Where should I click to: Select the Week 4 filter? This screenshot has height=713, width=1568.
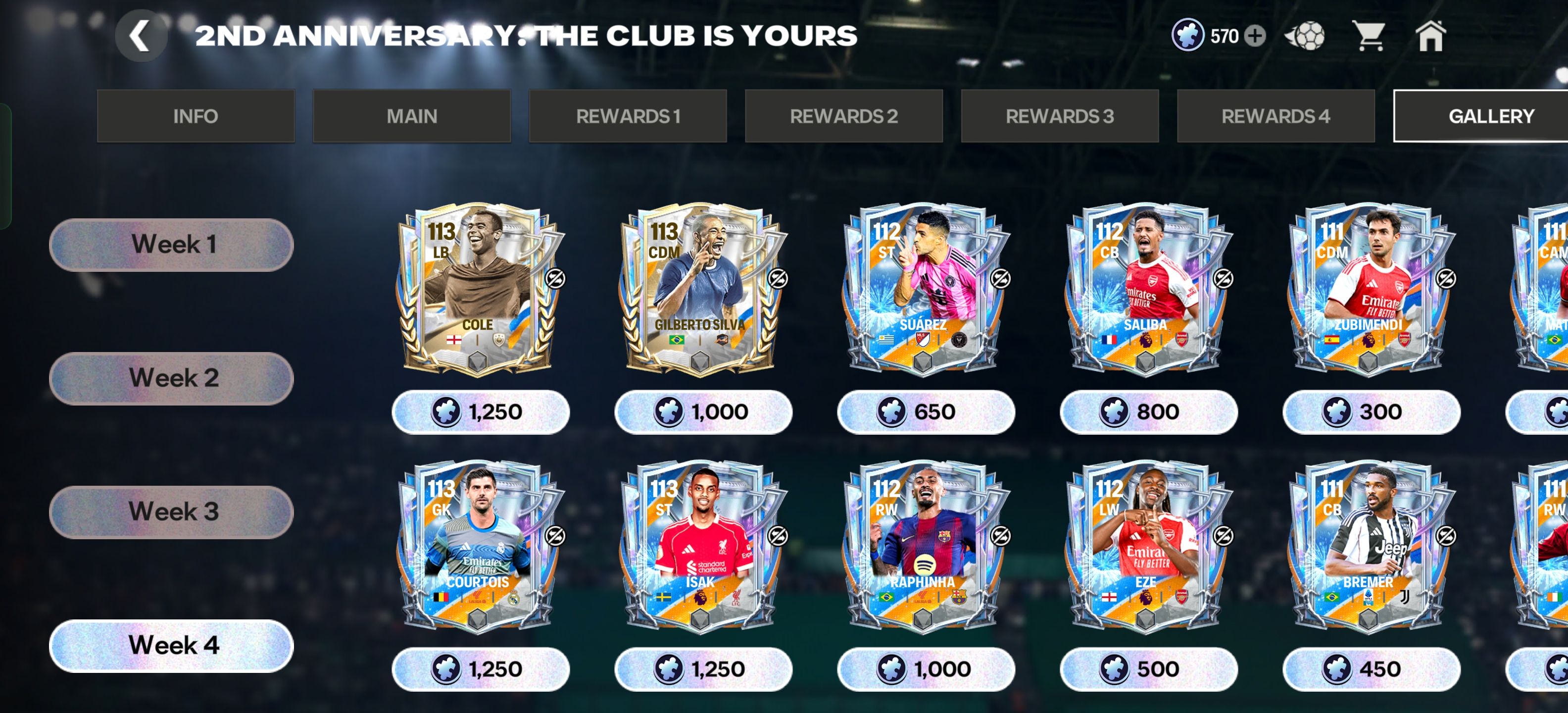(x=172, y=646)
